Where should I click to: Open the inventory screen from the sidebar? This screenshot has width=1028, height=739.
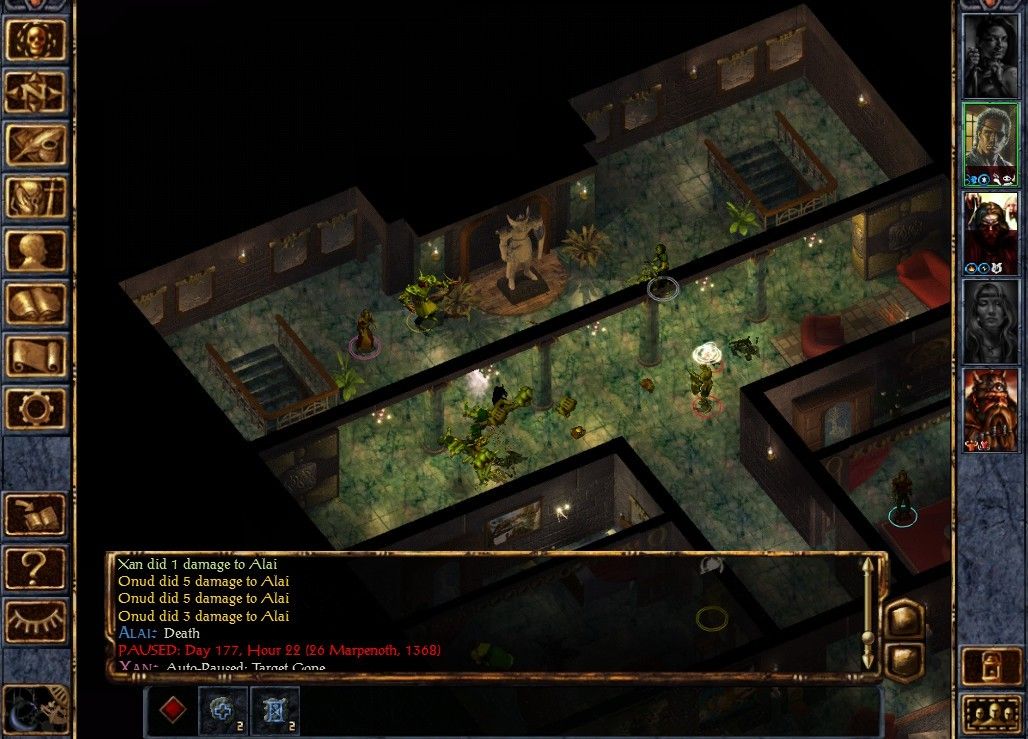[x=36, y=198]
